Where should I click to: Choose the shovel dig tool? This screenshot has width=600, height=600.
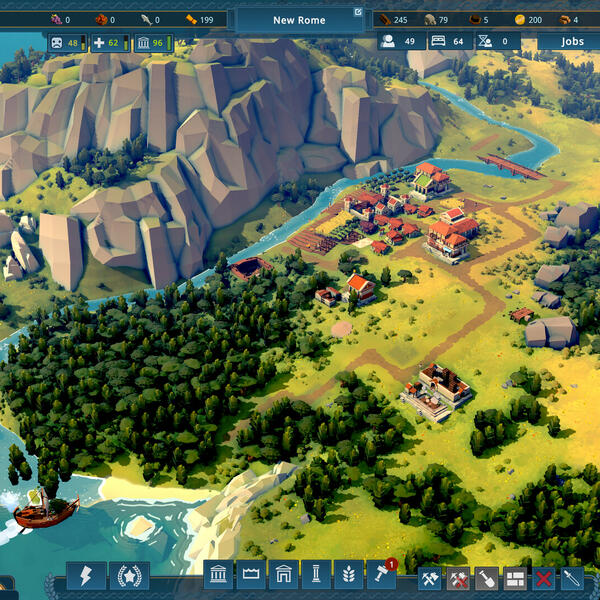[x=487, y=577]
